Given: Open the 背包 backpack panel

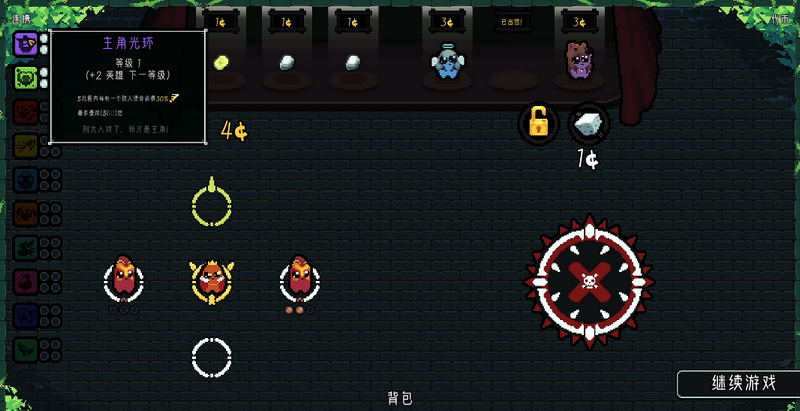Looking at the screenshot, I should 400,398.
